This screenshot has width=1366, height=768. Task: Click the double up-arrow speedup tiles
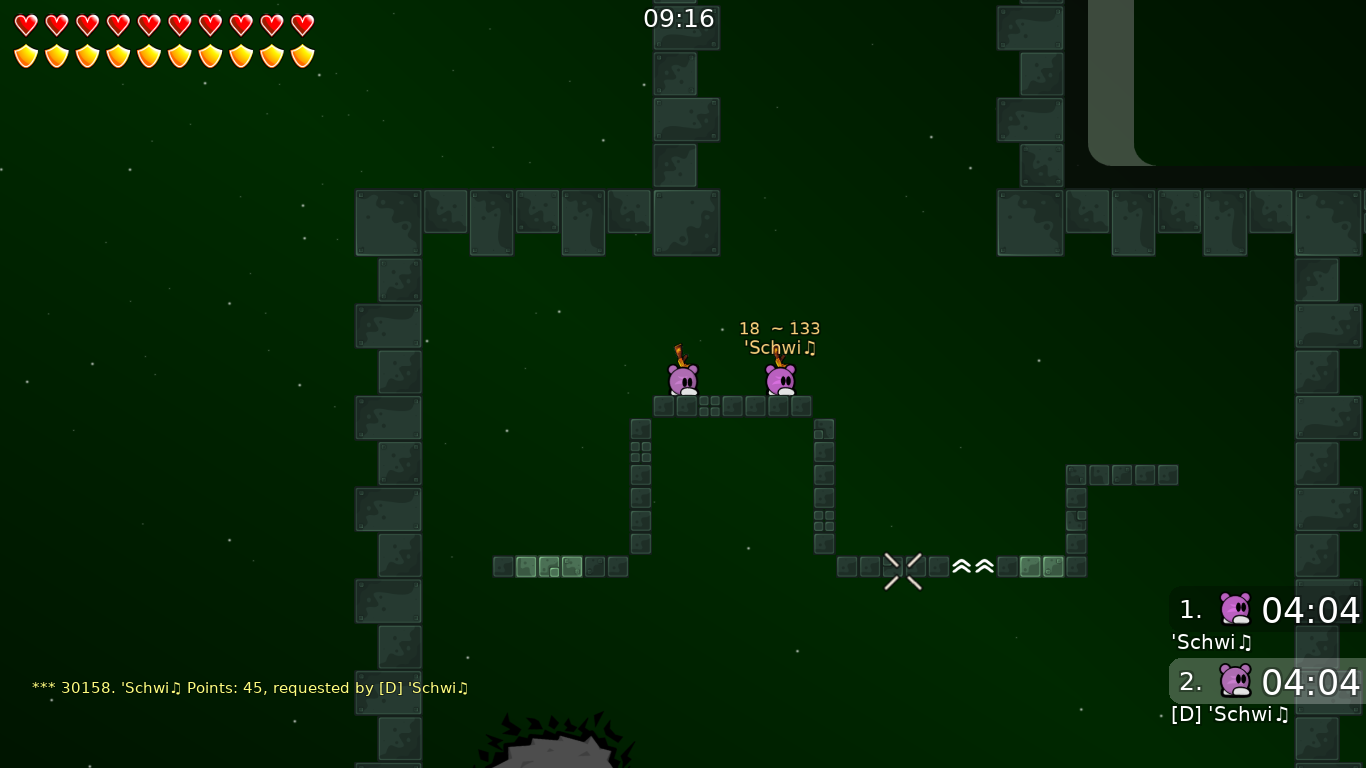972,566
